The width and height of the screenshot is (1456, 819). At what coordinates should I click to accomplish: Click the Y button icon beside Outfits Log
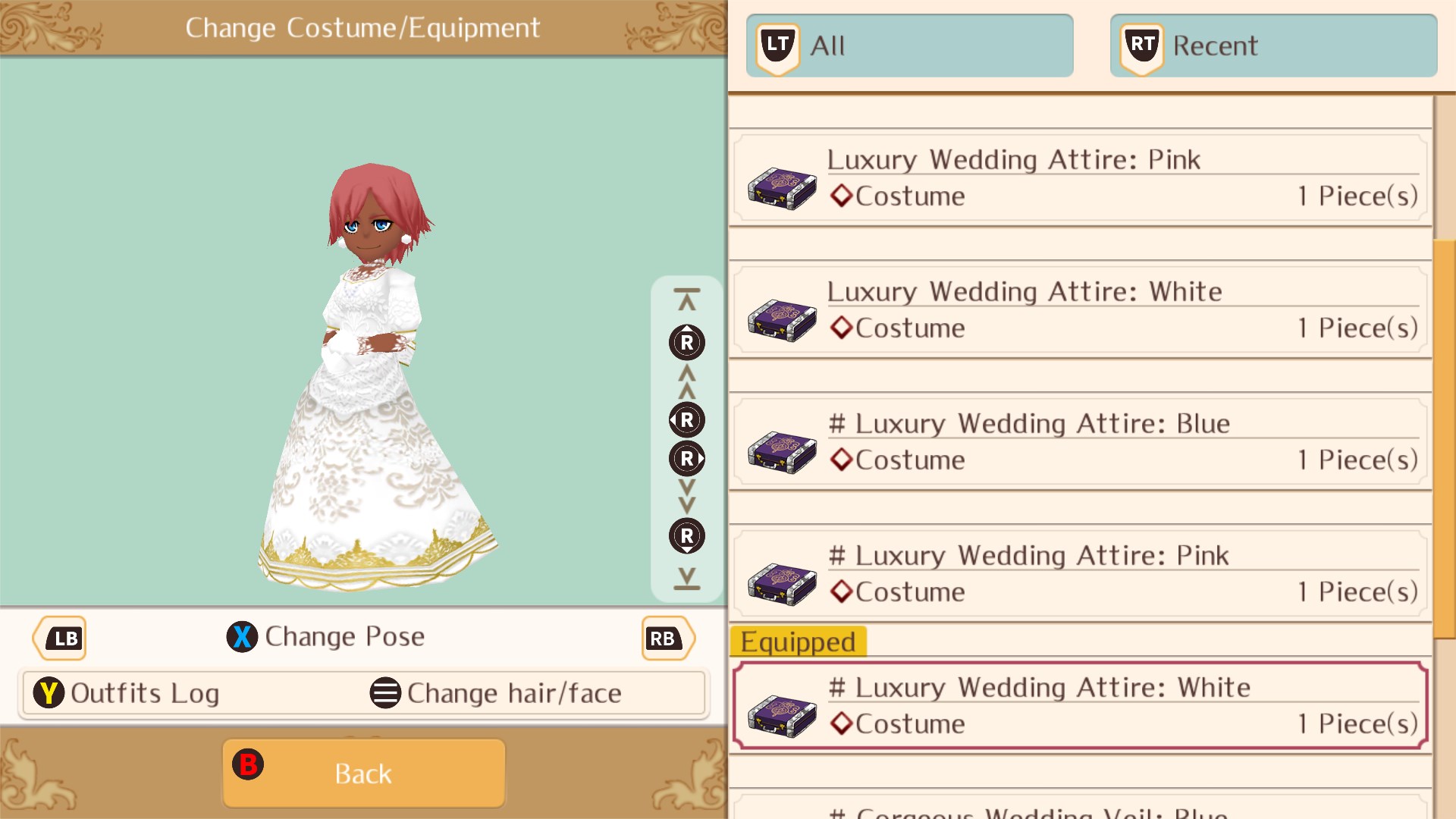(49, 692)
